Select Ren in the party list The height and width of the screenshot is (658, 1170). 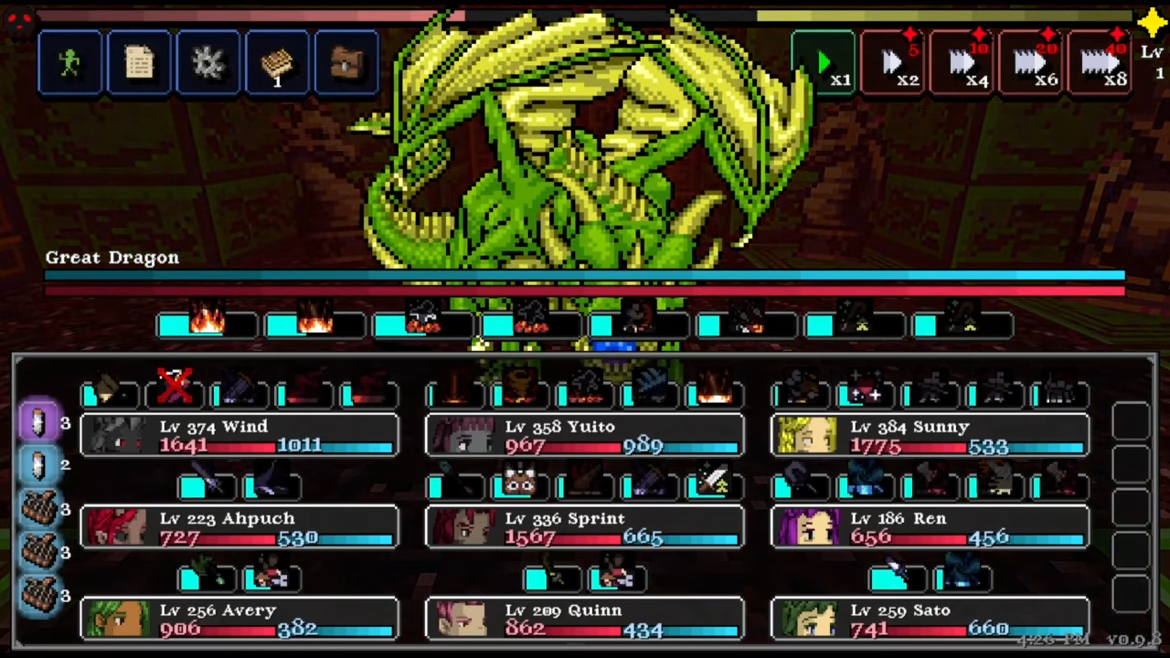[x=930, y=527]
